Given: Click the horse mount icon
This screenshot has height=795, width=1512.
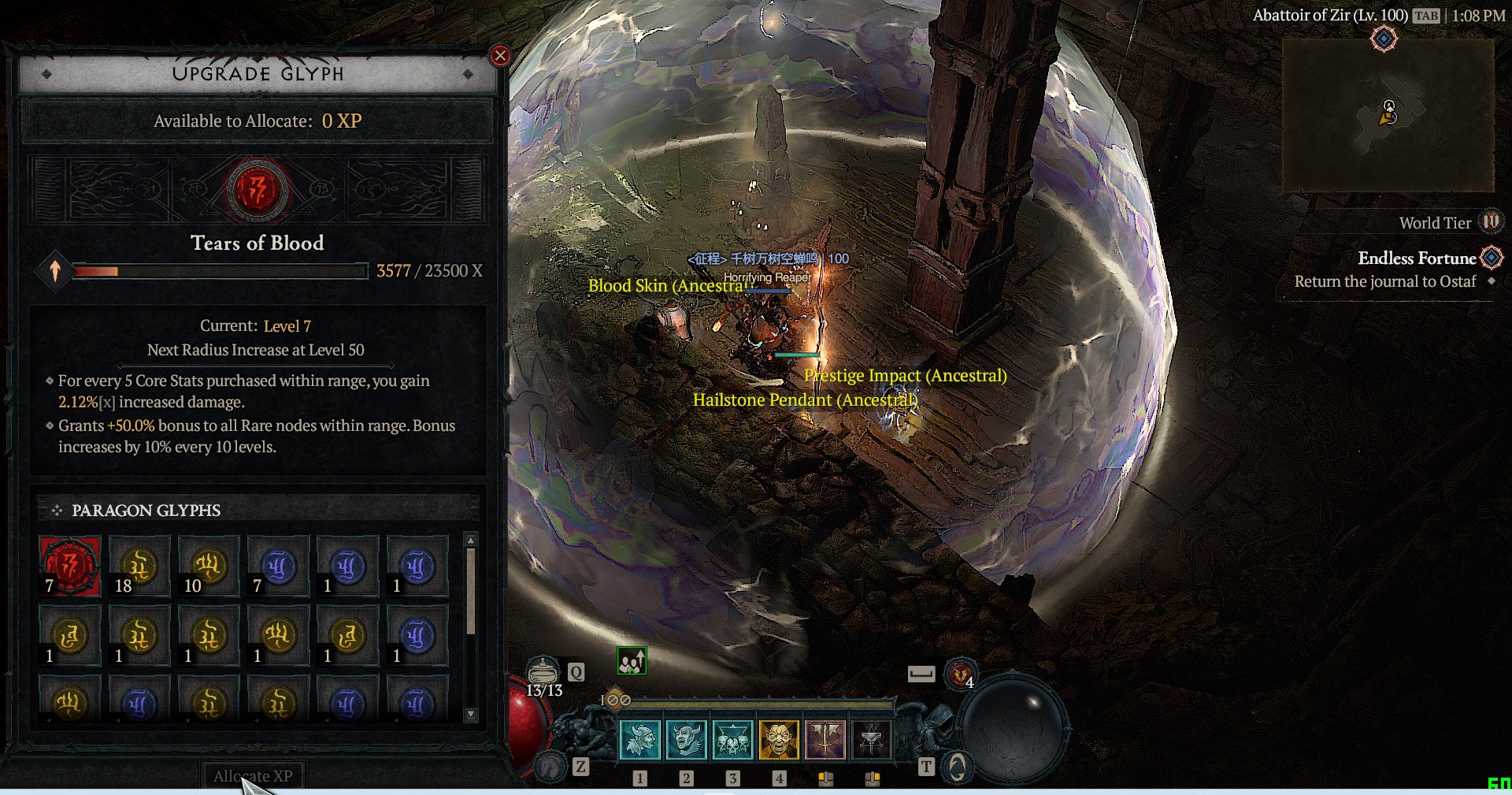Looking at the screenshot, I should (x=550, y=766).
